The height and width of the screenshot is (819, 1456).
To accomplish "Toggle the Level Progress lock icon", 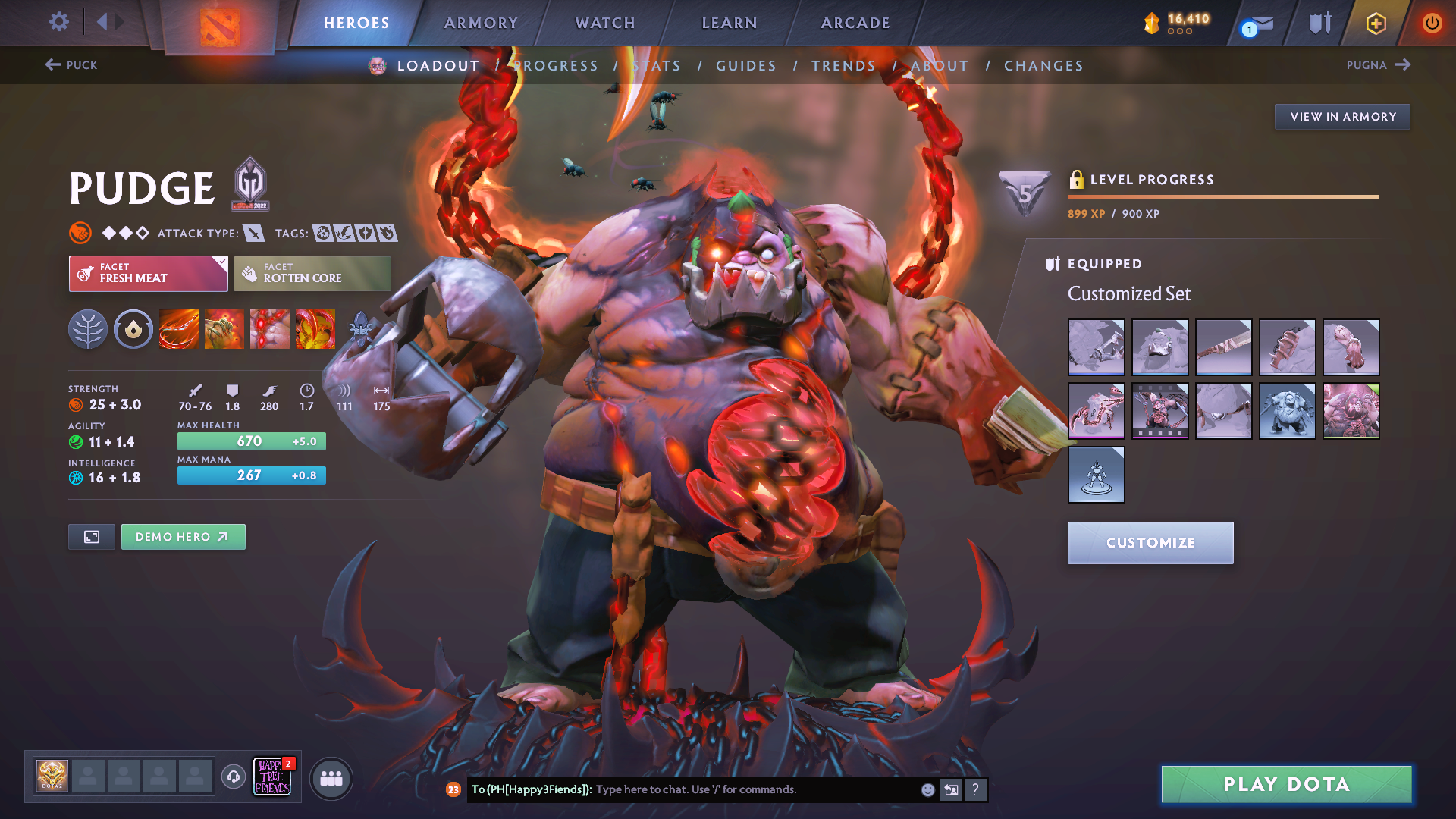I will point(1077,179).
